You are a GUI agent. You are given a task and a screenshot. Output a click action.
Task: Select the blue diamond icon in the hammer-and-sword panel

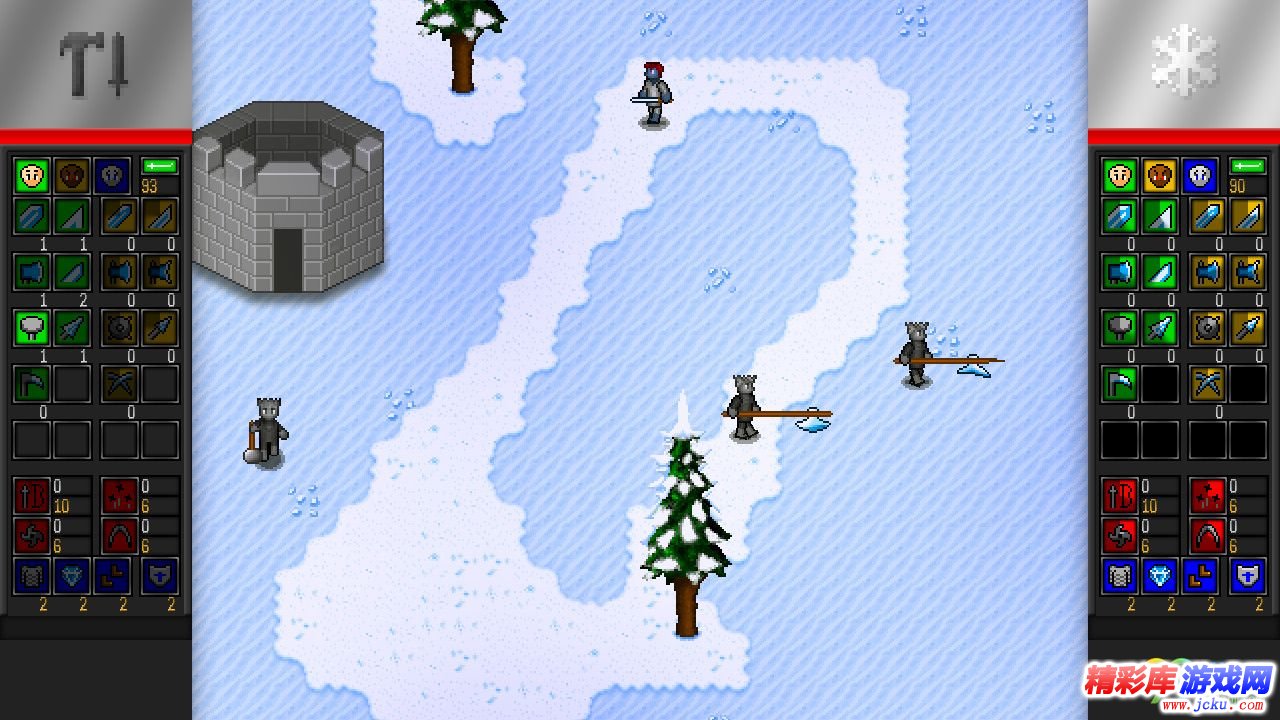pos(71,576)
